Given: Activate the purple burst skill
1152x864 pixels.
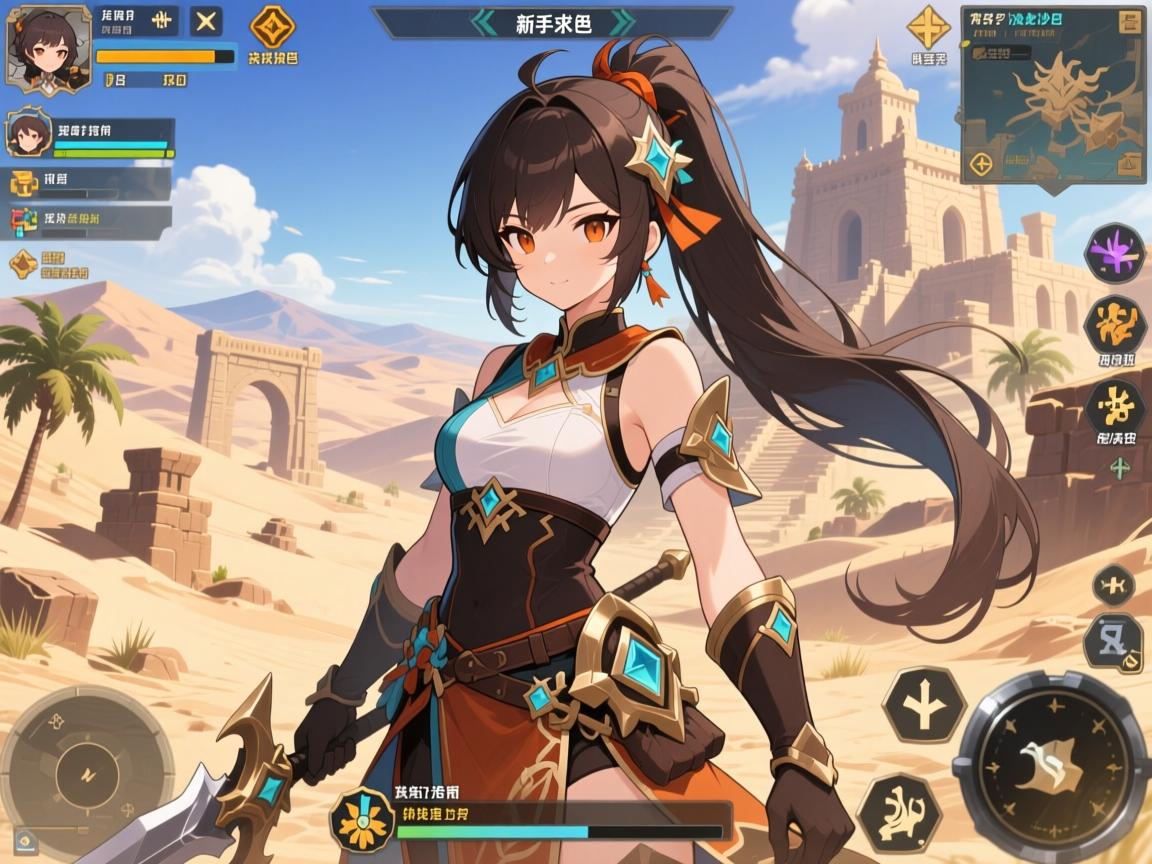Looking at the screenshot, I should click(x=1114, y=251).
